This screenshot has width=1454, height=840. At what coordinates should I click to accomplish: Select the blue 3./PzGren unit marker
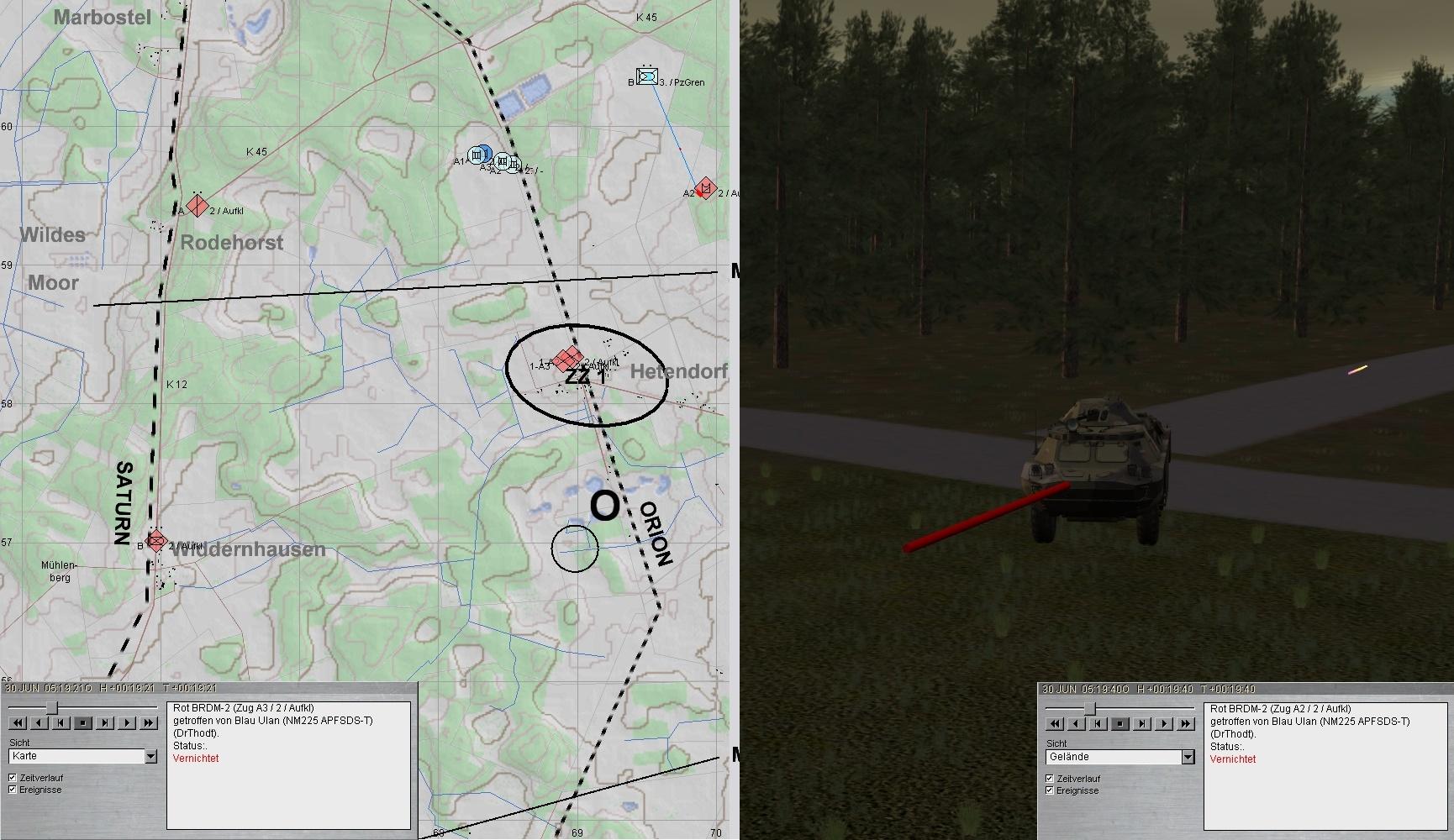[x=646, y=76]
